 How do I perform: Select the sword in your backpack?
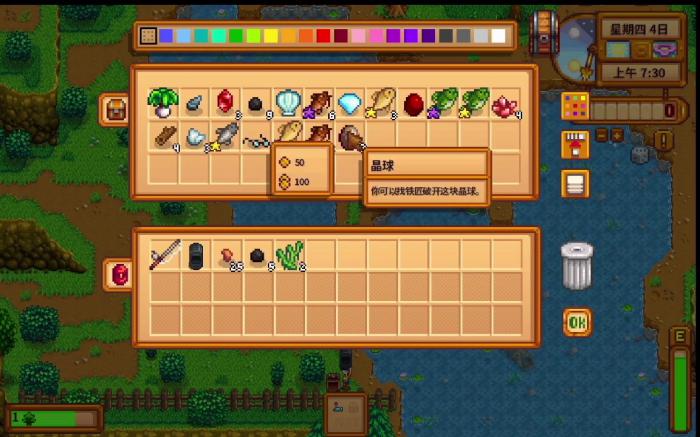(x=163, y=255)
